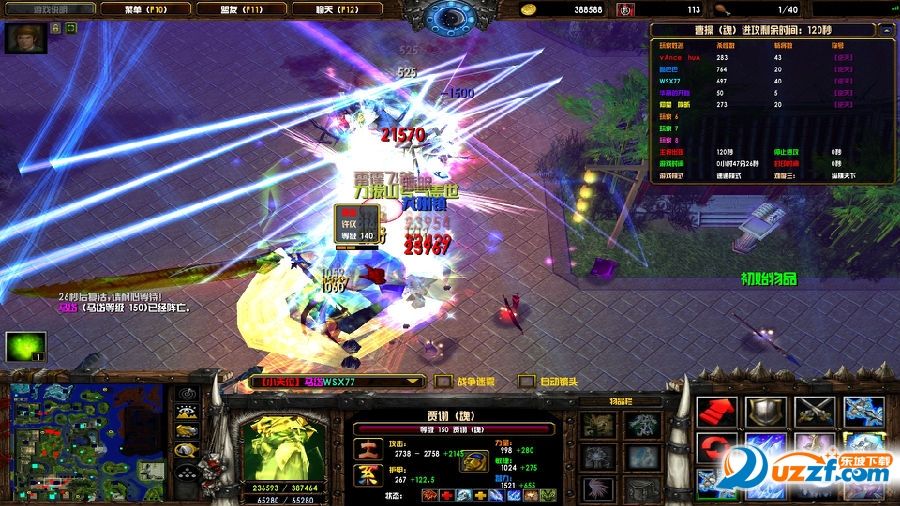Open the observed player dropdown showing WSX77
The image size is (900, 506).
339,381
